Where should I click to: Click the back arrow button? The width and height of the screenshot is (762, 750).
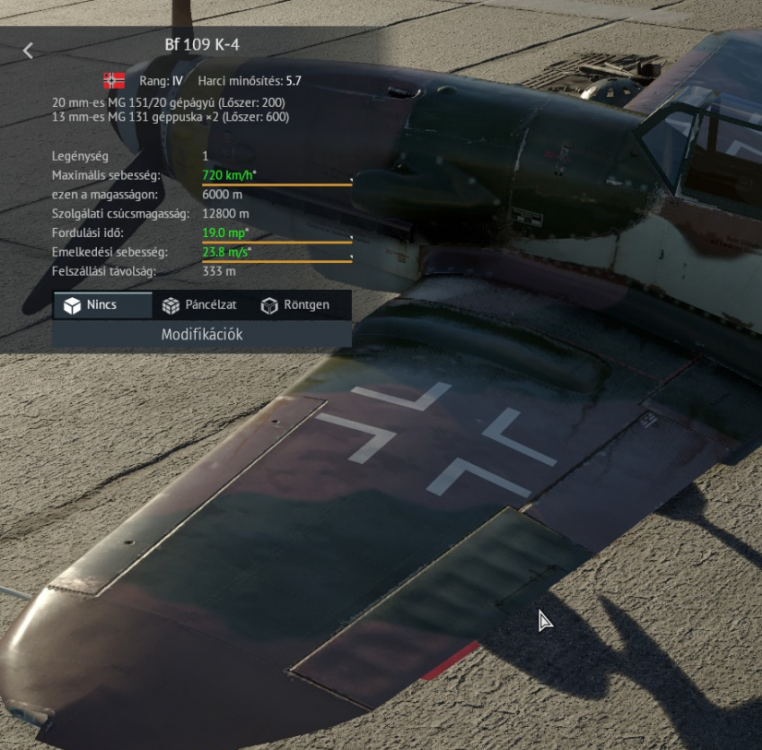[28, 50]
